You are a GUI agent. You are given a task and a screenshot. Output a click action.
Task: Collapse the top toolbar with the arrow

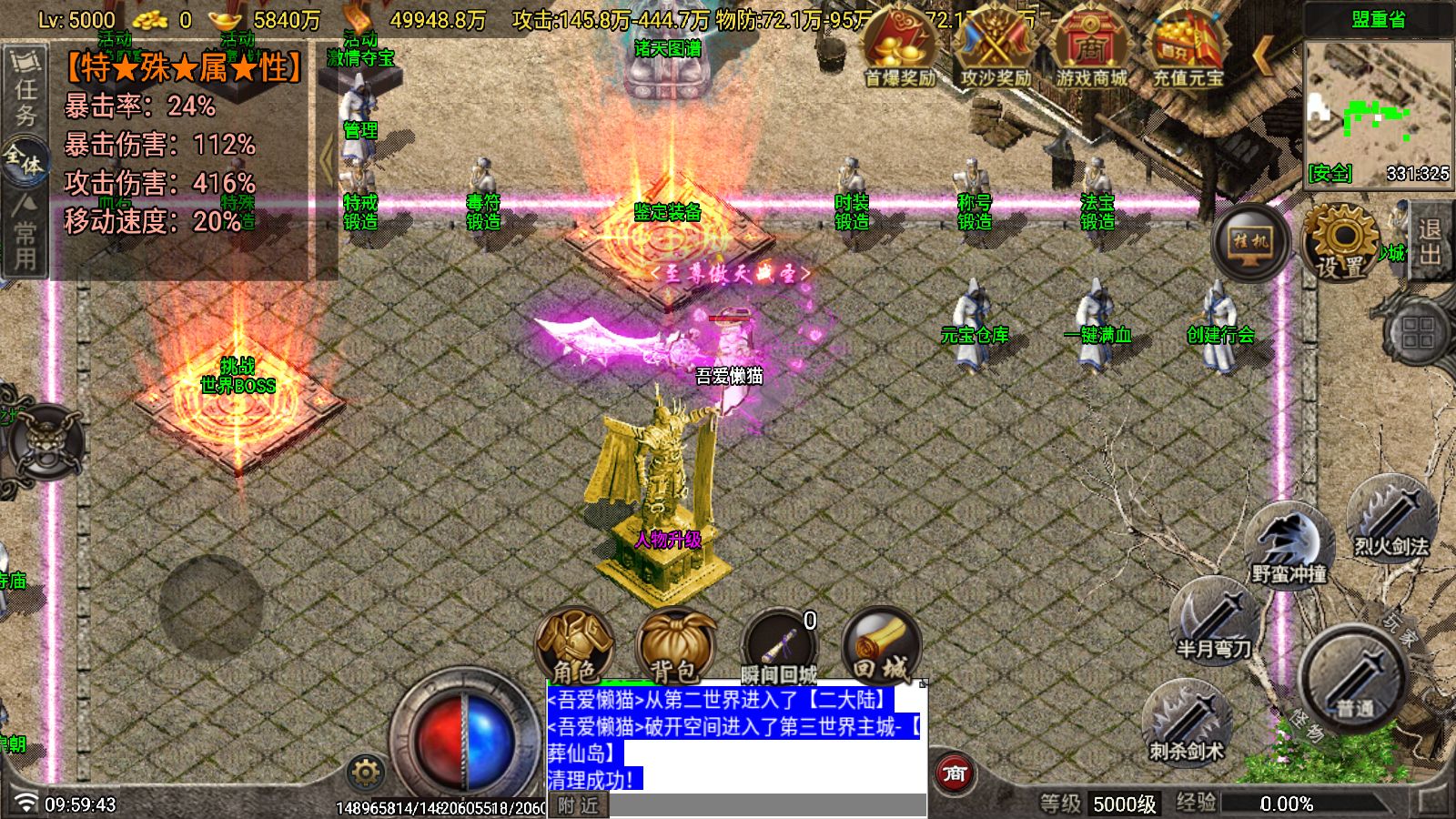[1263, 55]
